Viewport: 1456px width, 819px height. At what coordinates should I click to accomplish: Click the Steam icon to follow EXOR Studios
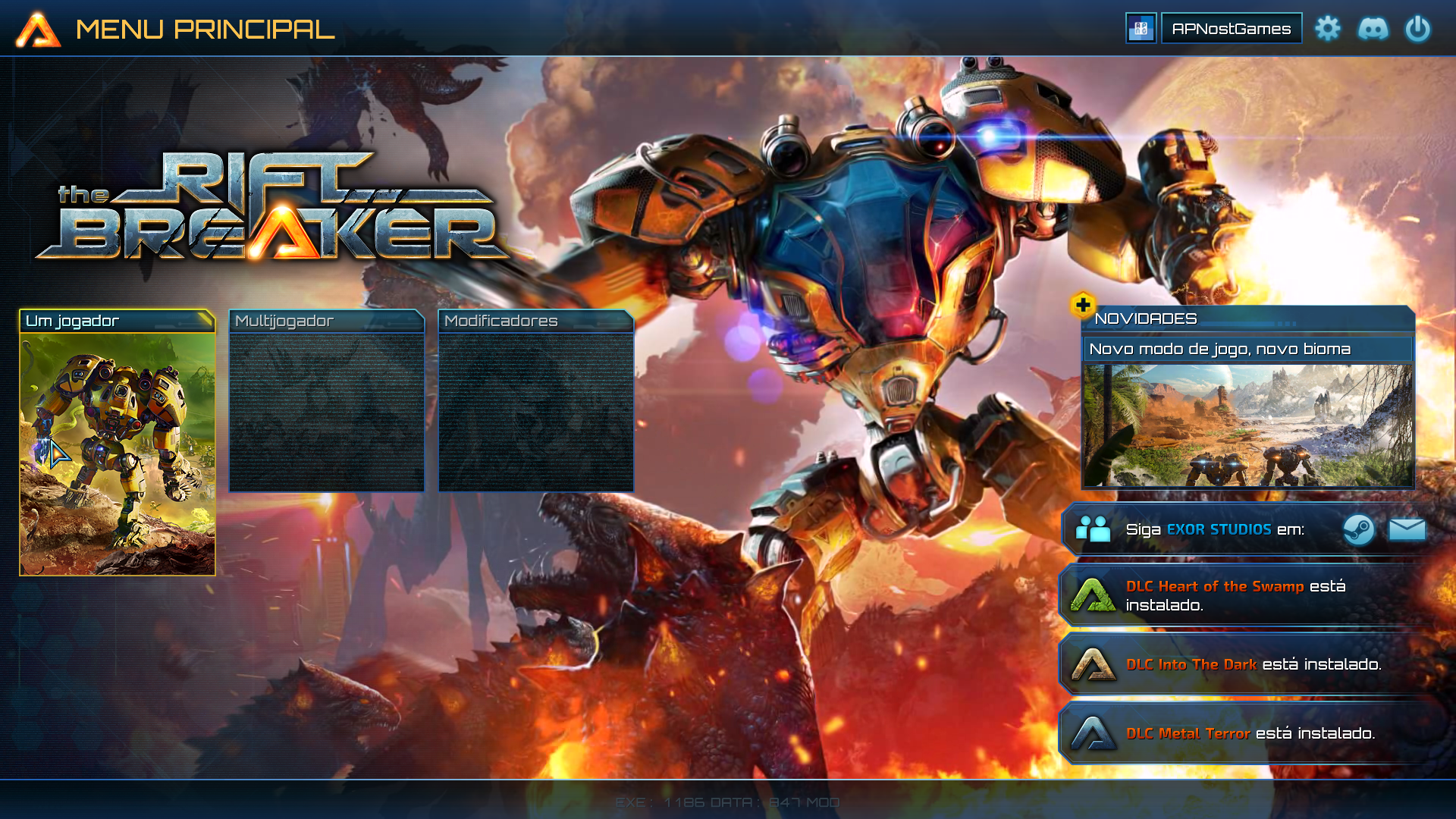click(1359, 529)
